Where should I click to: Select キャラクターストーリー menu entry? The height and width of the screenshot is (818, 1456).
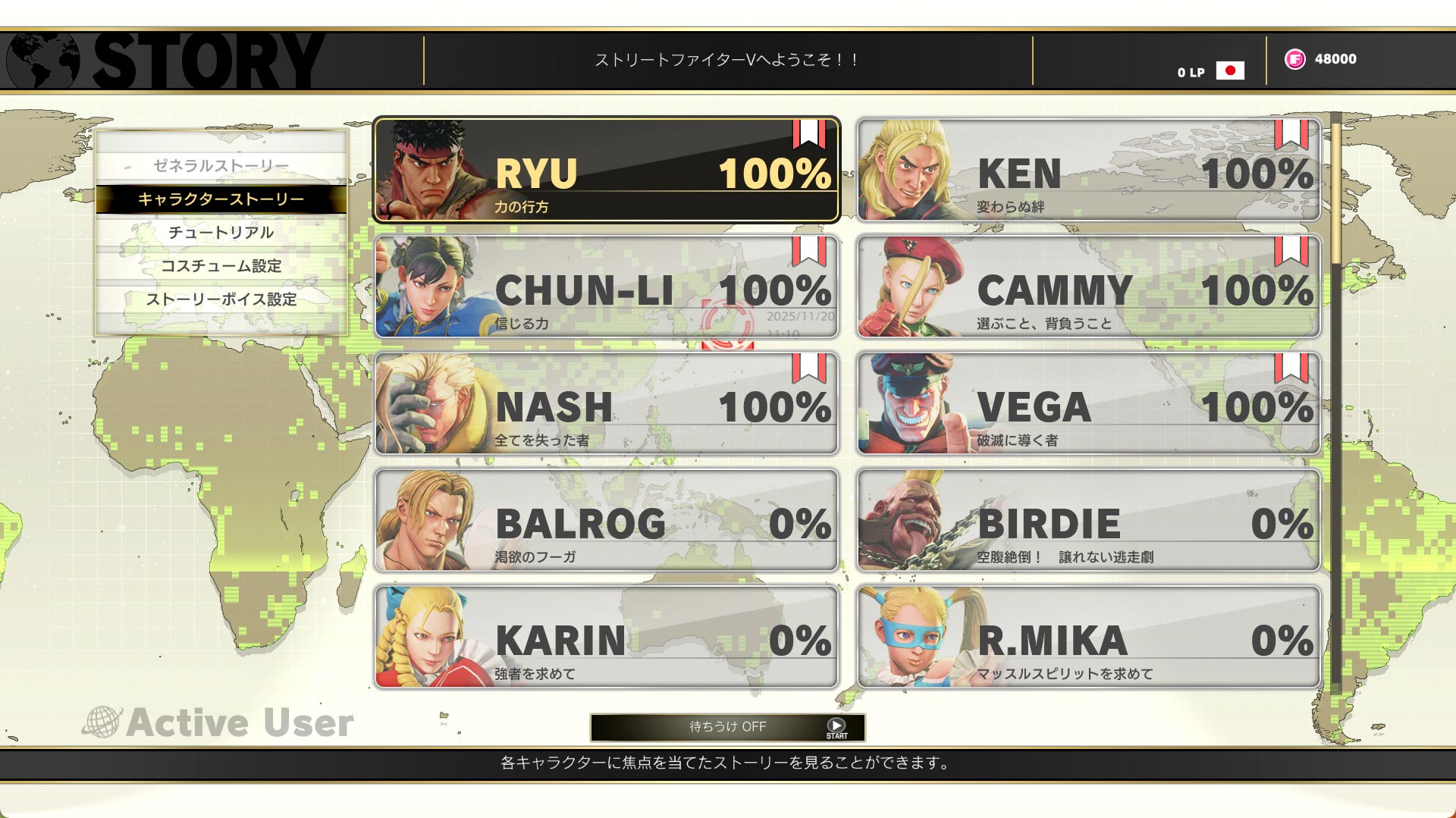tap(221, 199)
